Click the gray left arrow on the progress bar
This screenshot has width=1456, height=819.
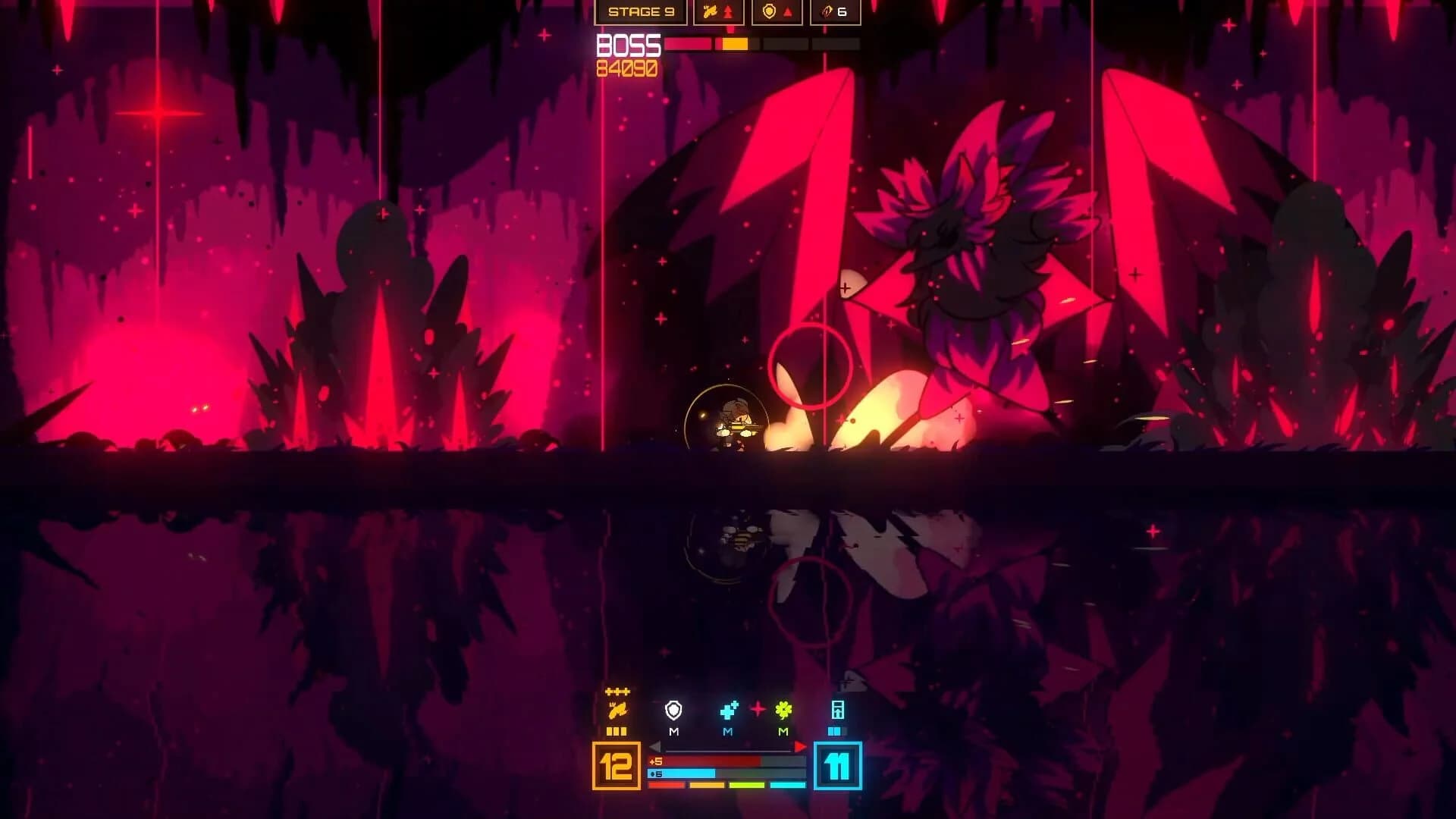pyautogui.click(x=656, y=747)
